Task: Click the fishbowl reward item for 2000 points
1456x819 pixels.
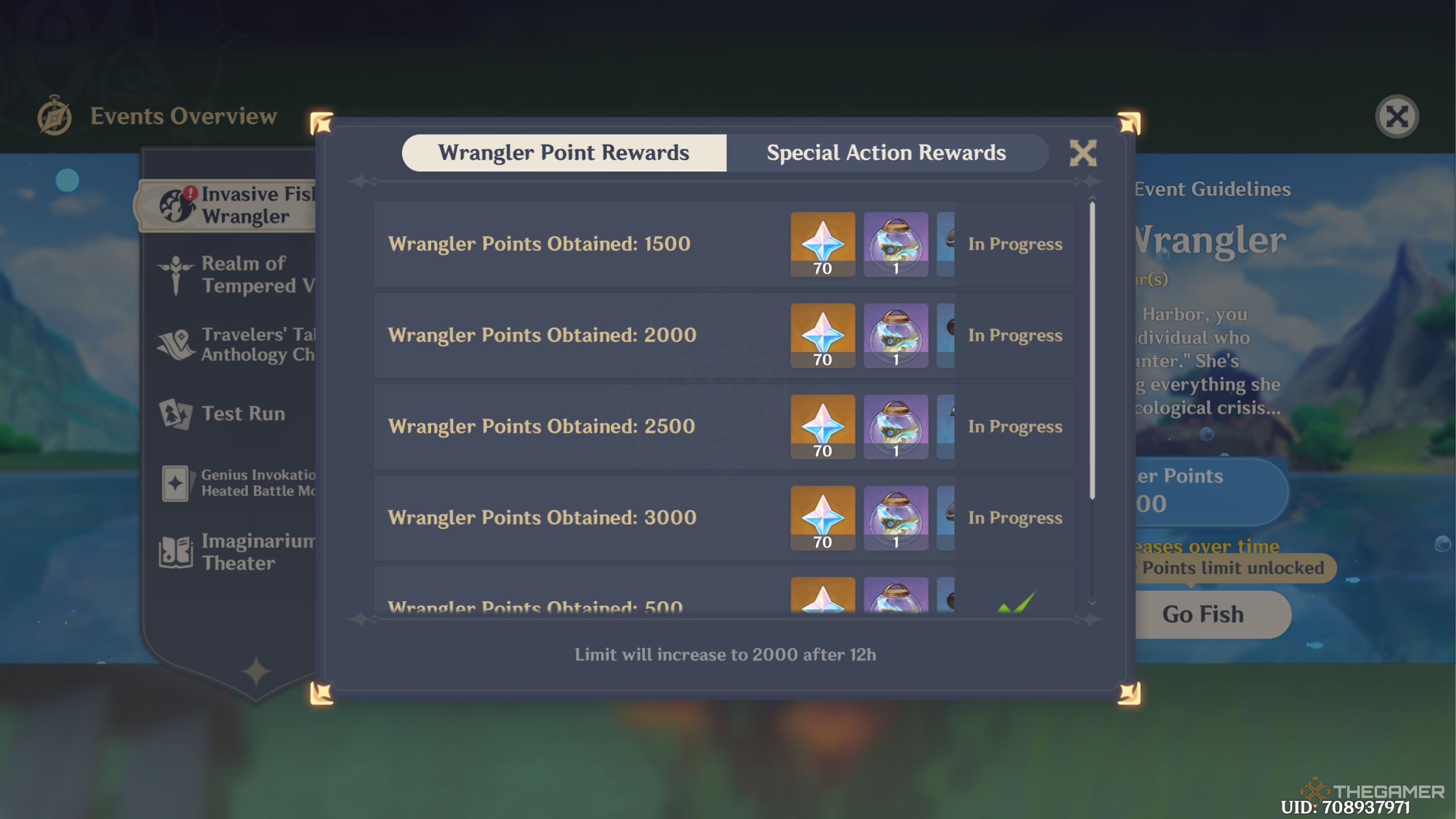Action: pos(896,335)
